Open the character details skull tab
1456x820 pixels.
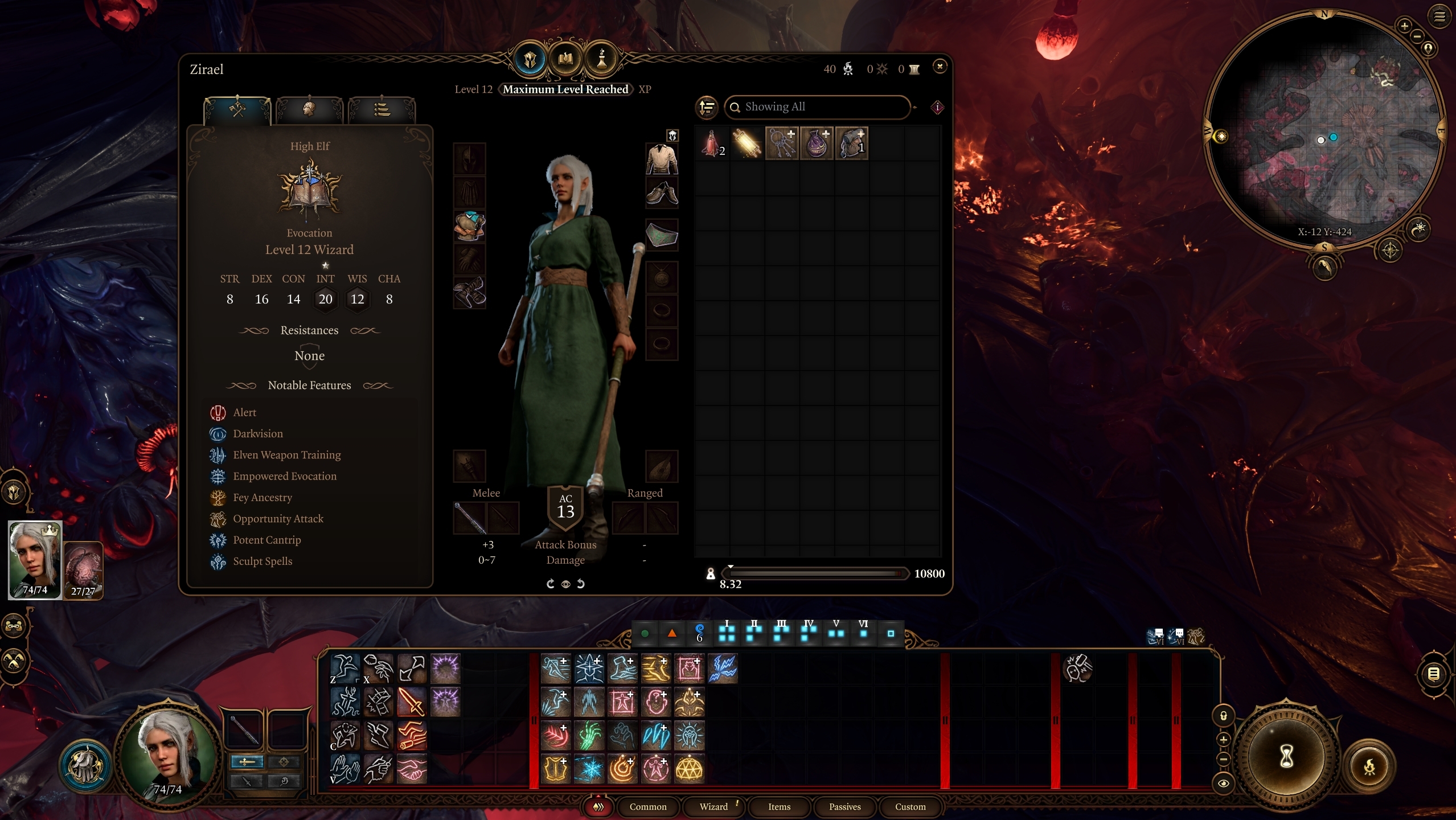pos(309,108)
